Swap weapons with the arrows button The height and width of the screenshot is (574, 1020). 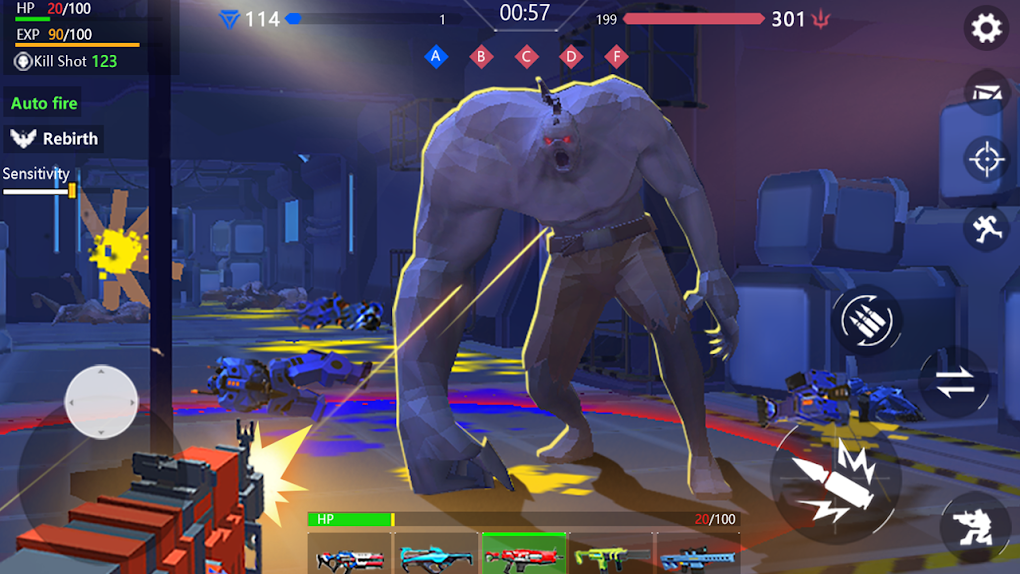pyautogui.click(x=954, y=382)
